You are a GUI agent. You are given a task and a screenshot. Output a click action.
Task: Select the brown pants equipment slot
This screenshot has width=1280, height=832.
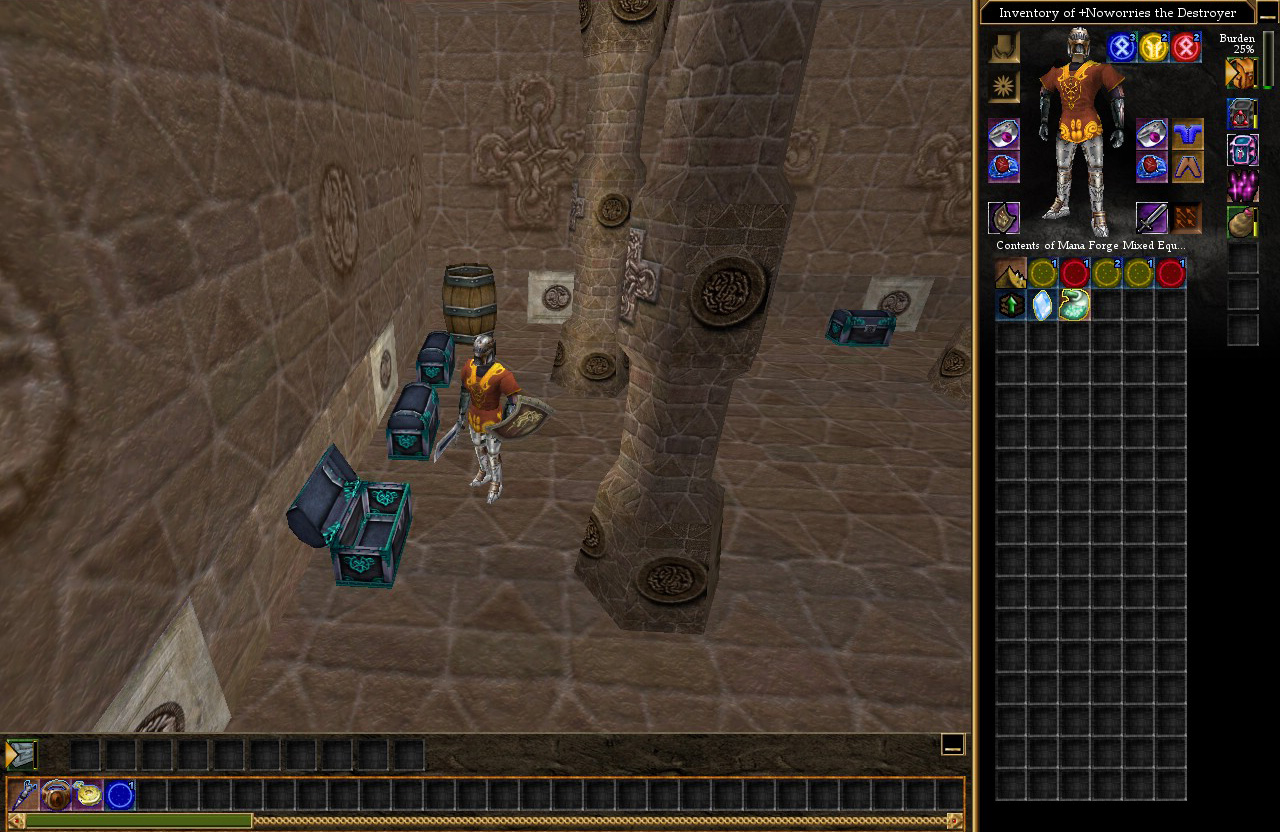pos(1187,167)
